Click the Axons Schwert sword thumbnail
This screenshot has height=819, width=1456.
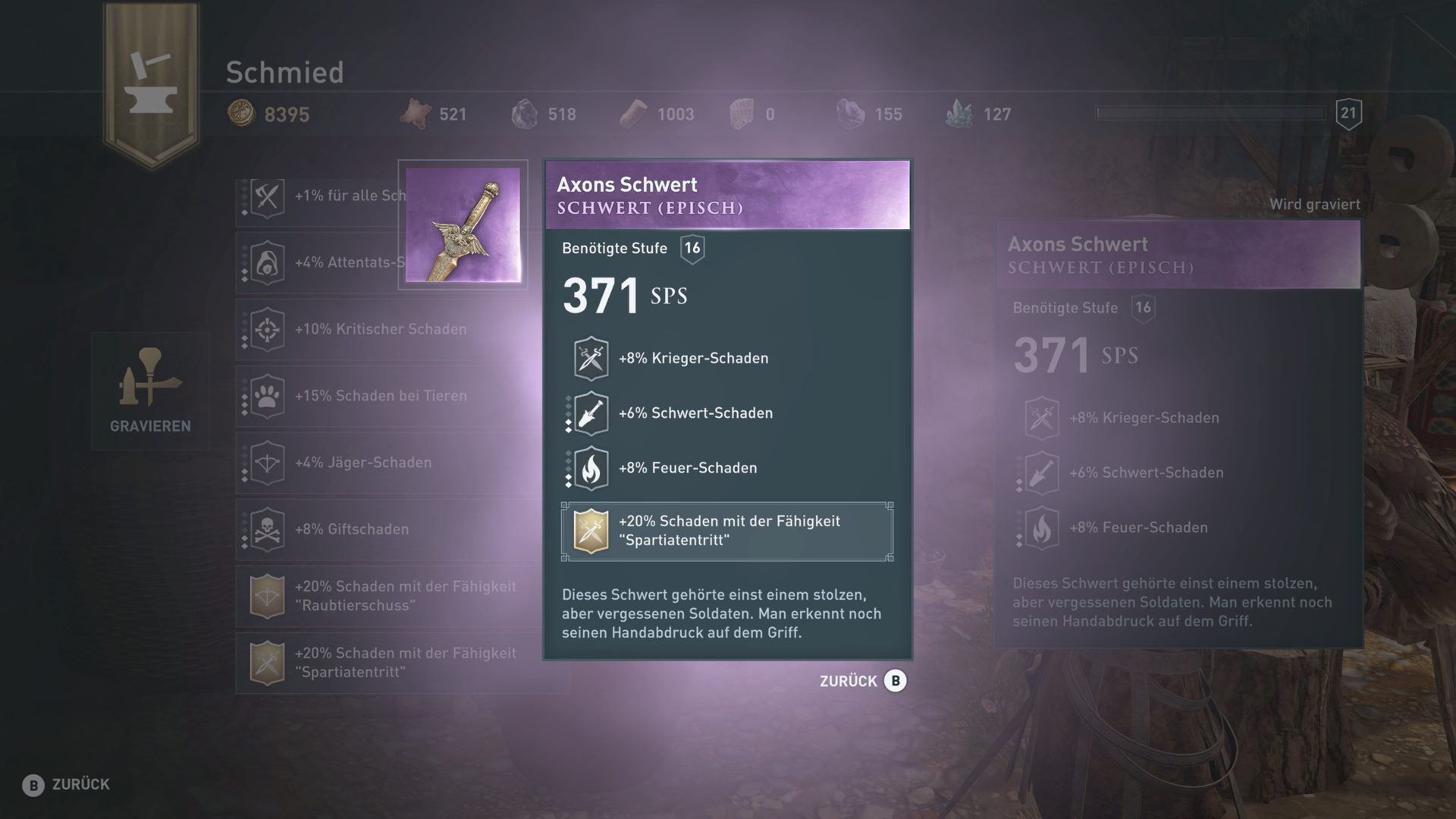tap(463, 224)
